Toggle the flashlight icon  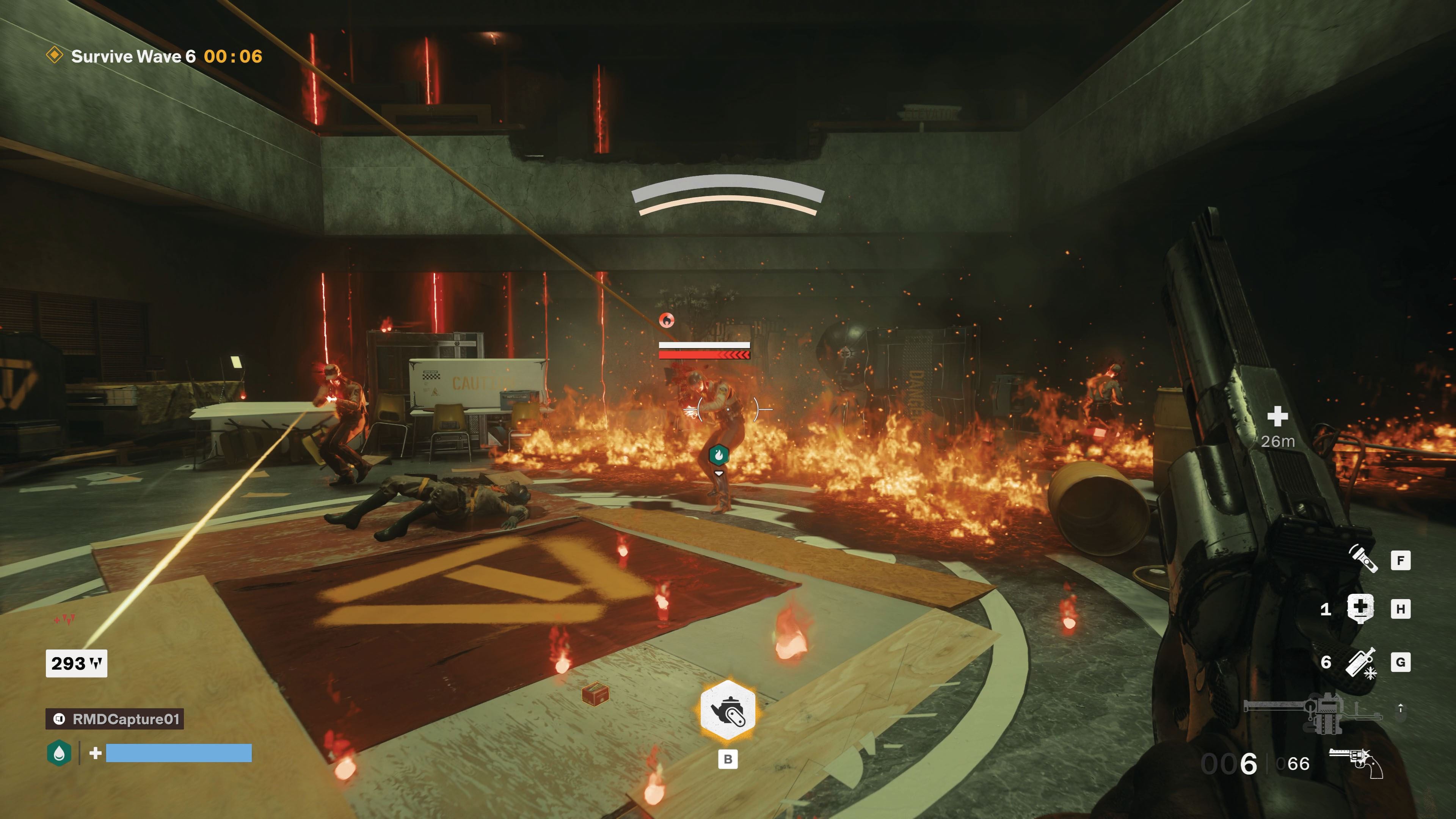pyautogui.click(x=1363, y=559)
